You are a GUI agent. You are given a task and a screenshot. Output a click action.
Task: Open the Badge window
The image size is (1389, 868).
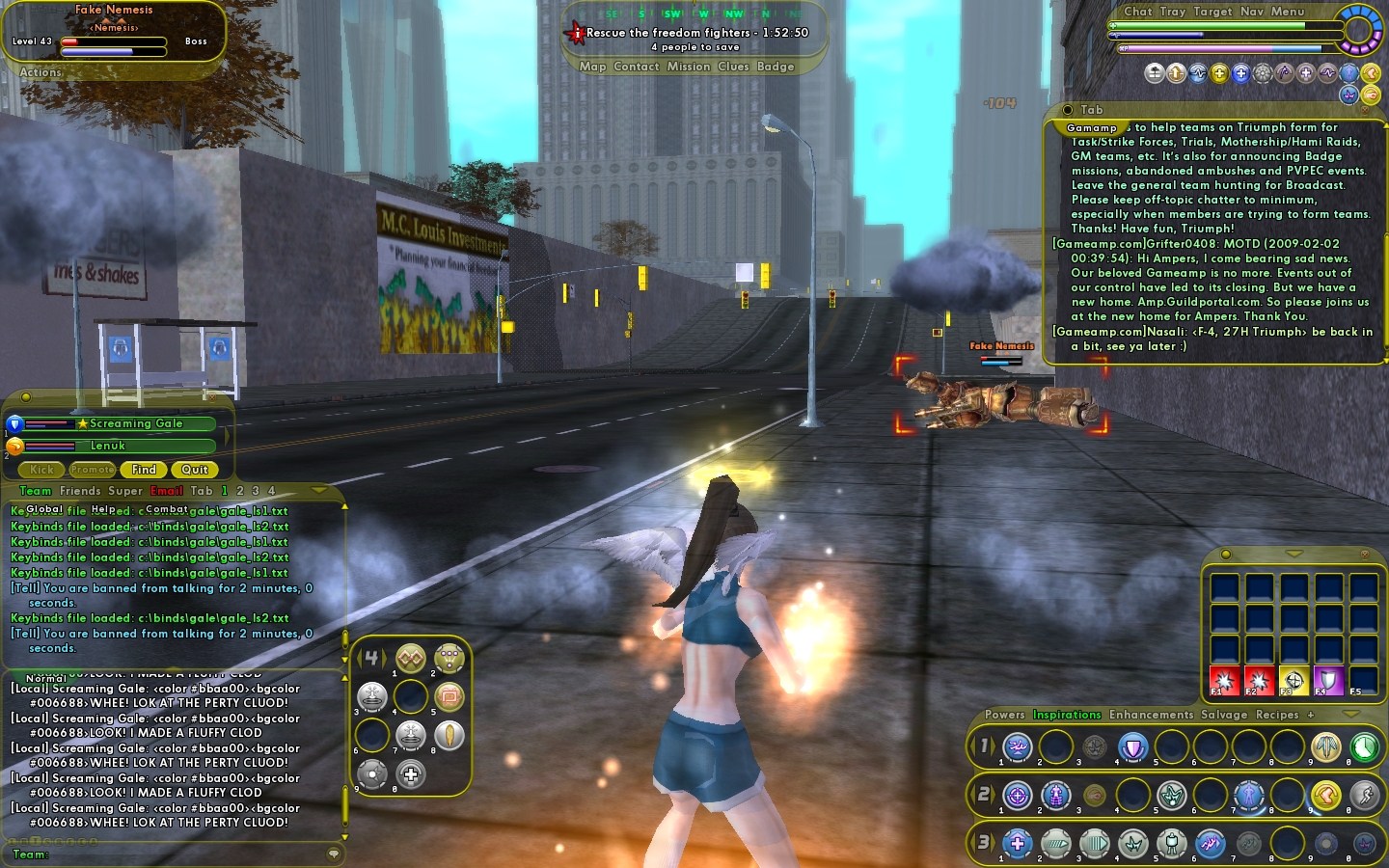(x=776, y=67)
